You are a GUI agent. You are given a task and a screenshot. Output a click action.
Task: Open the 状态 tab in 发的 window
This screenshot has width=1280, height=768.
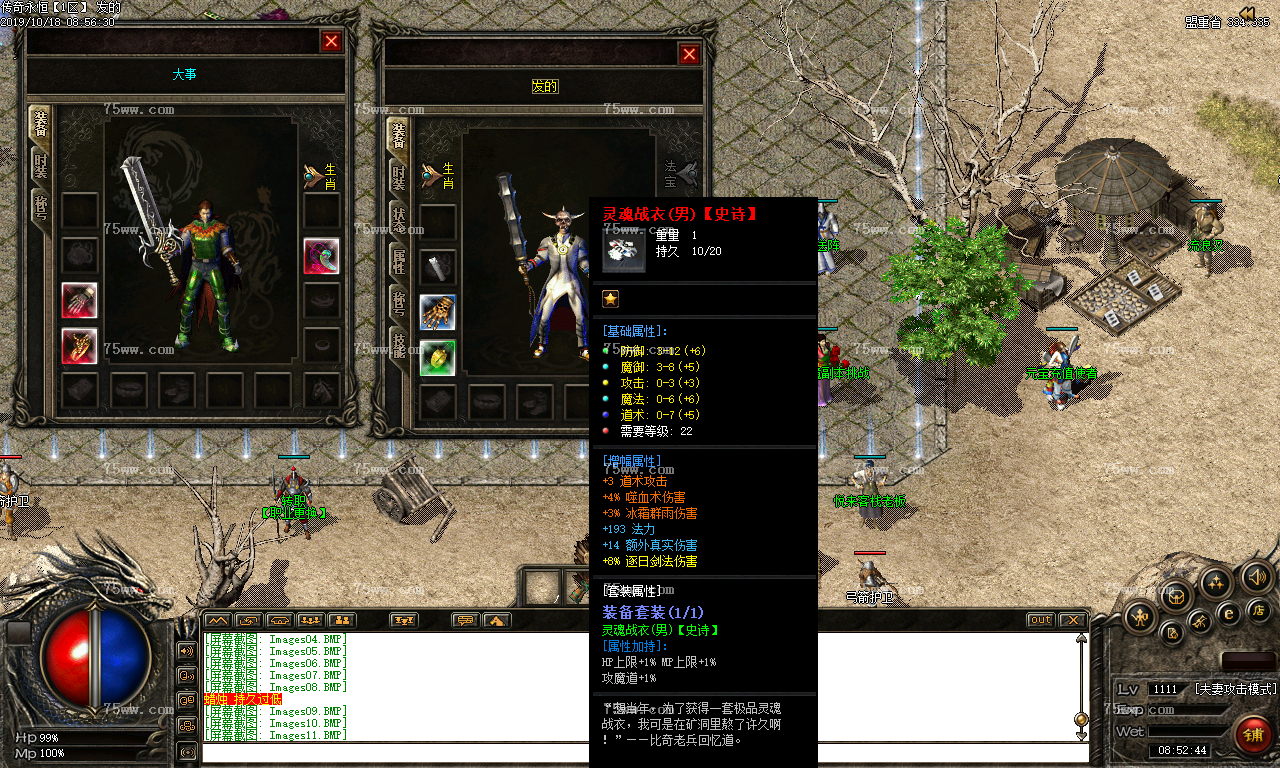point(398,220)
